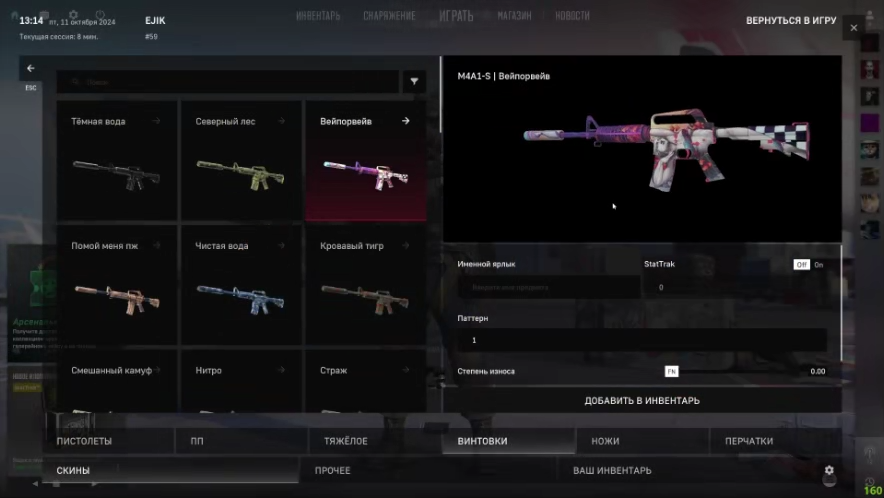Screen dimensions: 884x498
Task: Focus the Паттерн value field
Action: [641, 340]
